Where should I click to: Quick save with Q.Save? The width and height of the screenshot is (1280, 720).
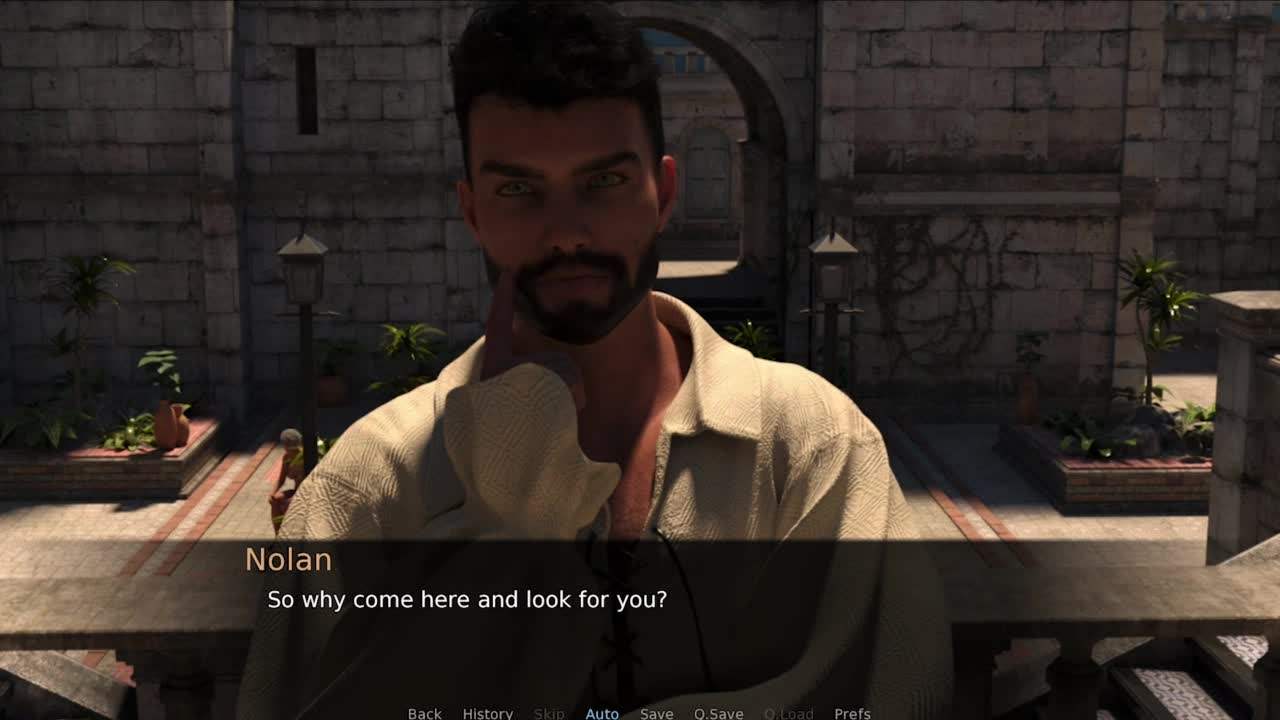(718, 713)
